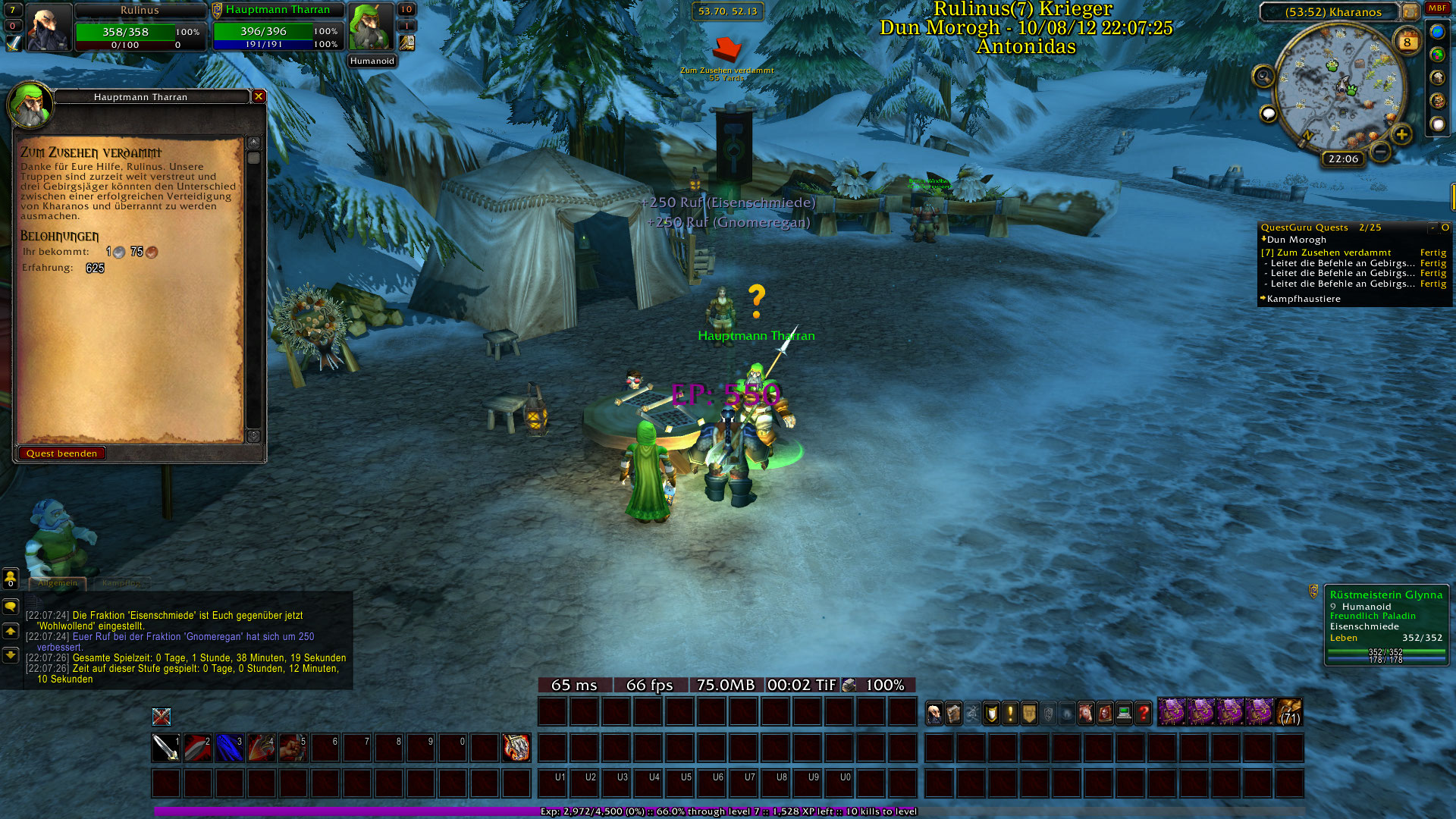Switch to the Allgemein chat tab
Viewport: 1456px width, 819px height.
point(58,583)
